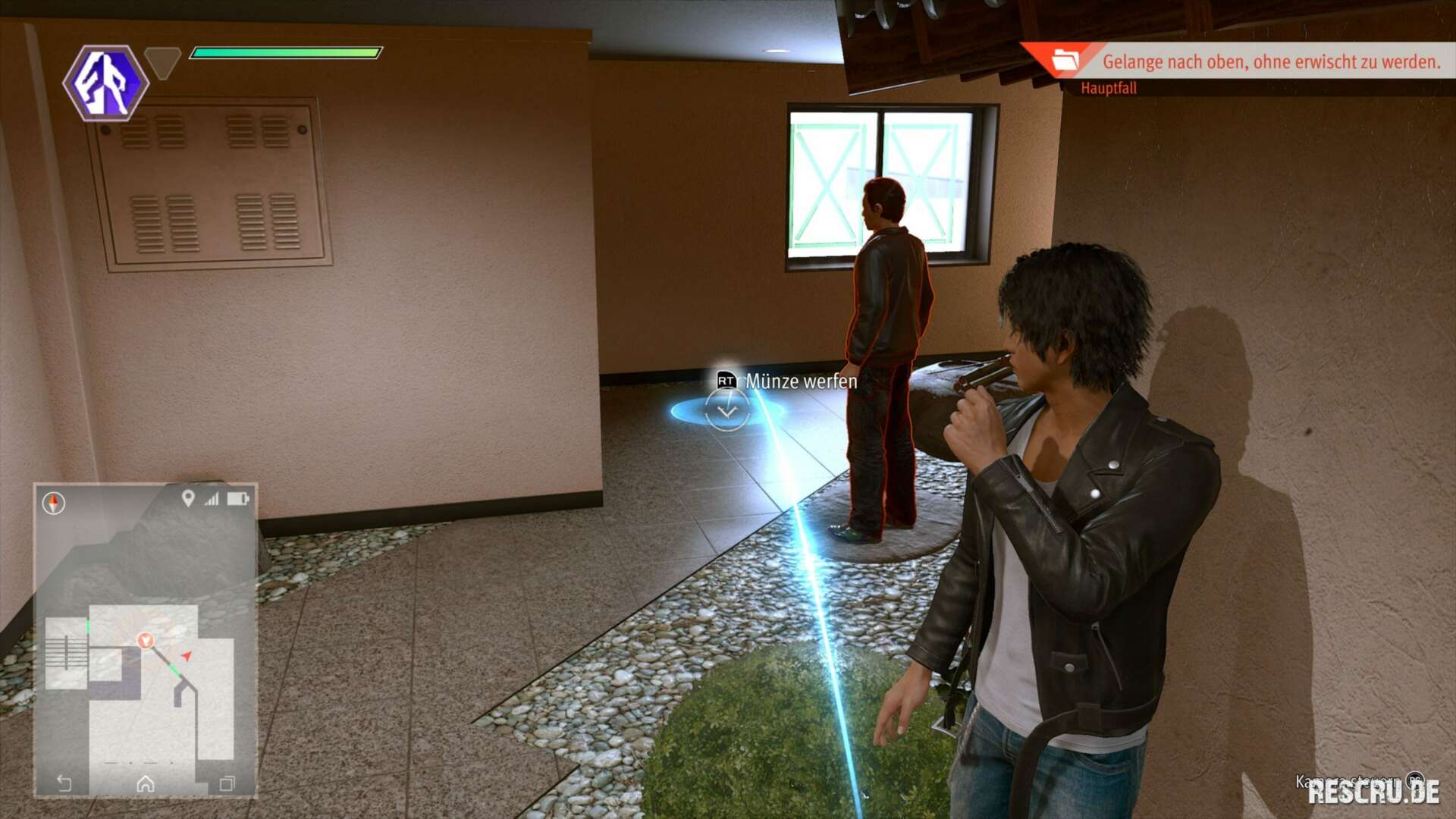Click the back arrow icon below the minimap
This screenshot has height=819, width=1456.
click(x=64, y=783)
